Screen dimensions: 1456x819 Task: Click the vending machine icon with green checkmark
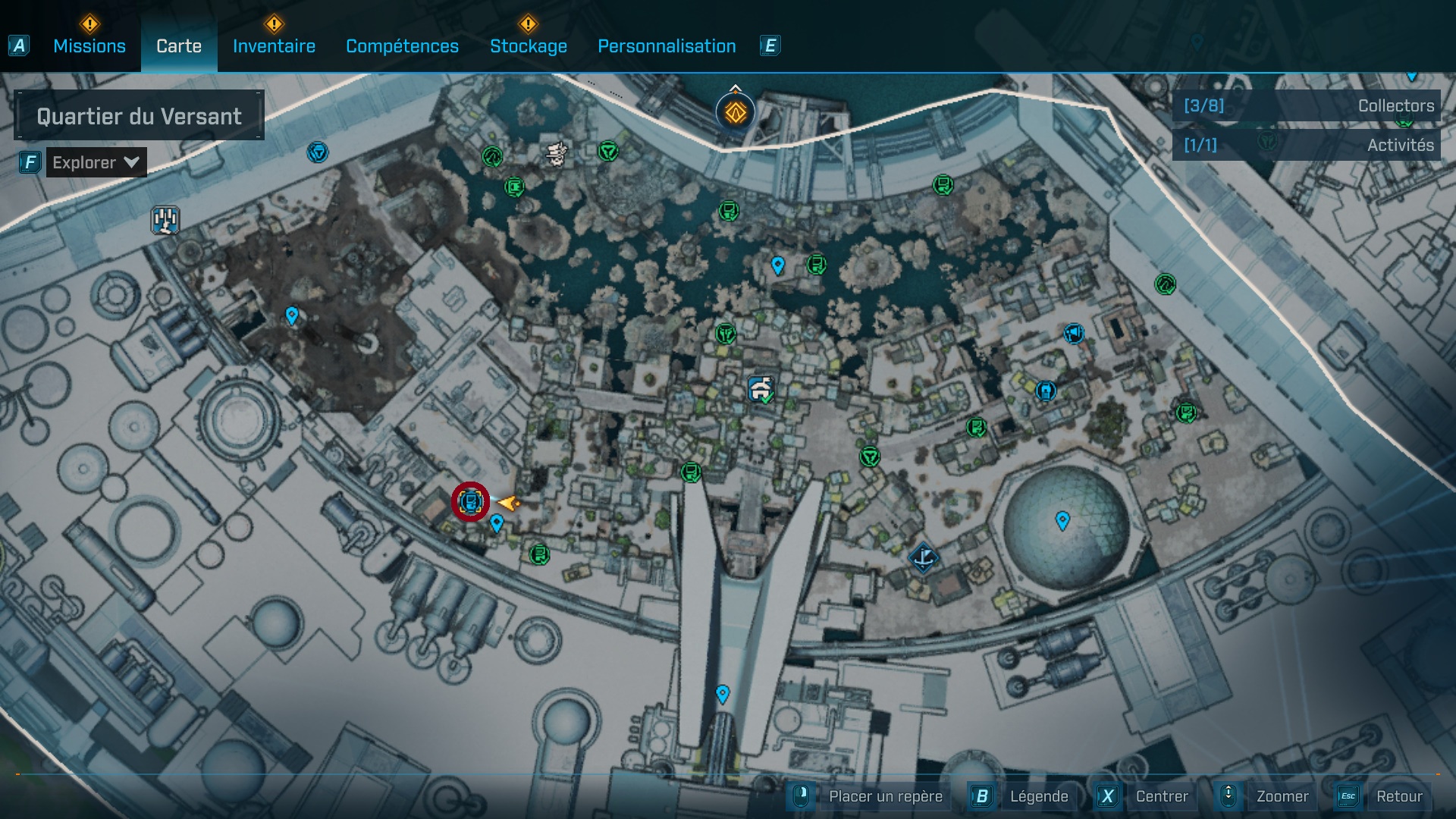click(761, 388)
